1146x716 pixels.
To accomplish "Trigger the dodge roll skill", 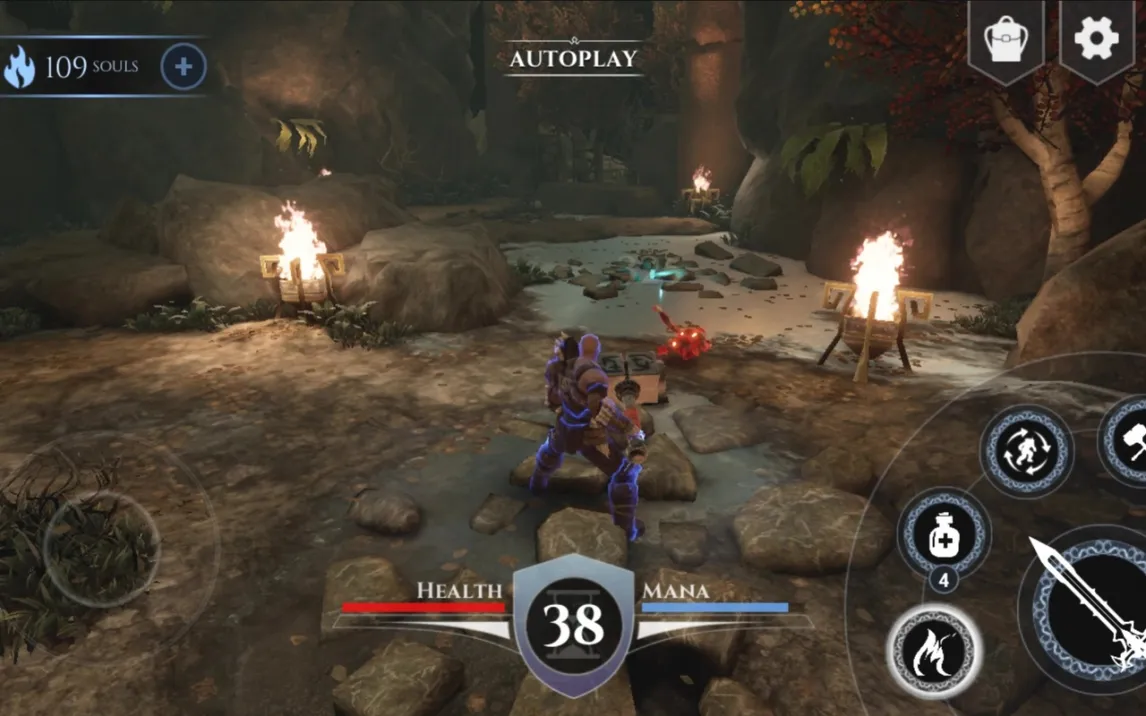I will click(1026, 451).
